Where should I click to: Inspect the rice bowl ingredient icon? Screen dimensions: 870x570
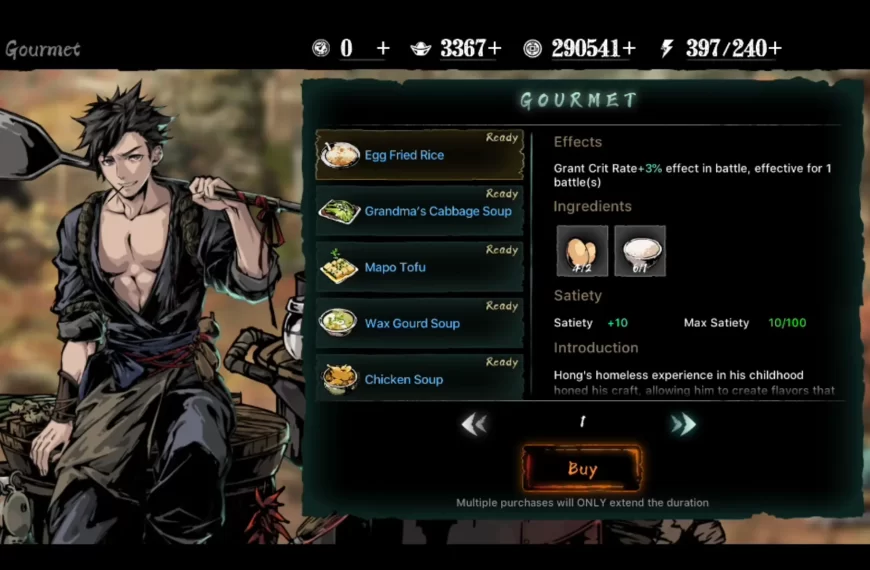[640, 250]
